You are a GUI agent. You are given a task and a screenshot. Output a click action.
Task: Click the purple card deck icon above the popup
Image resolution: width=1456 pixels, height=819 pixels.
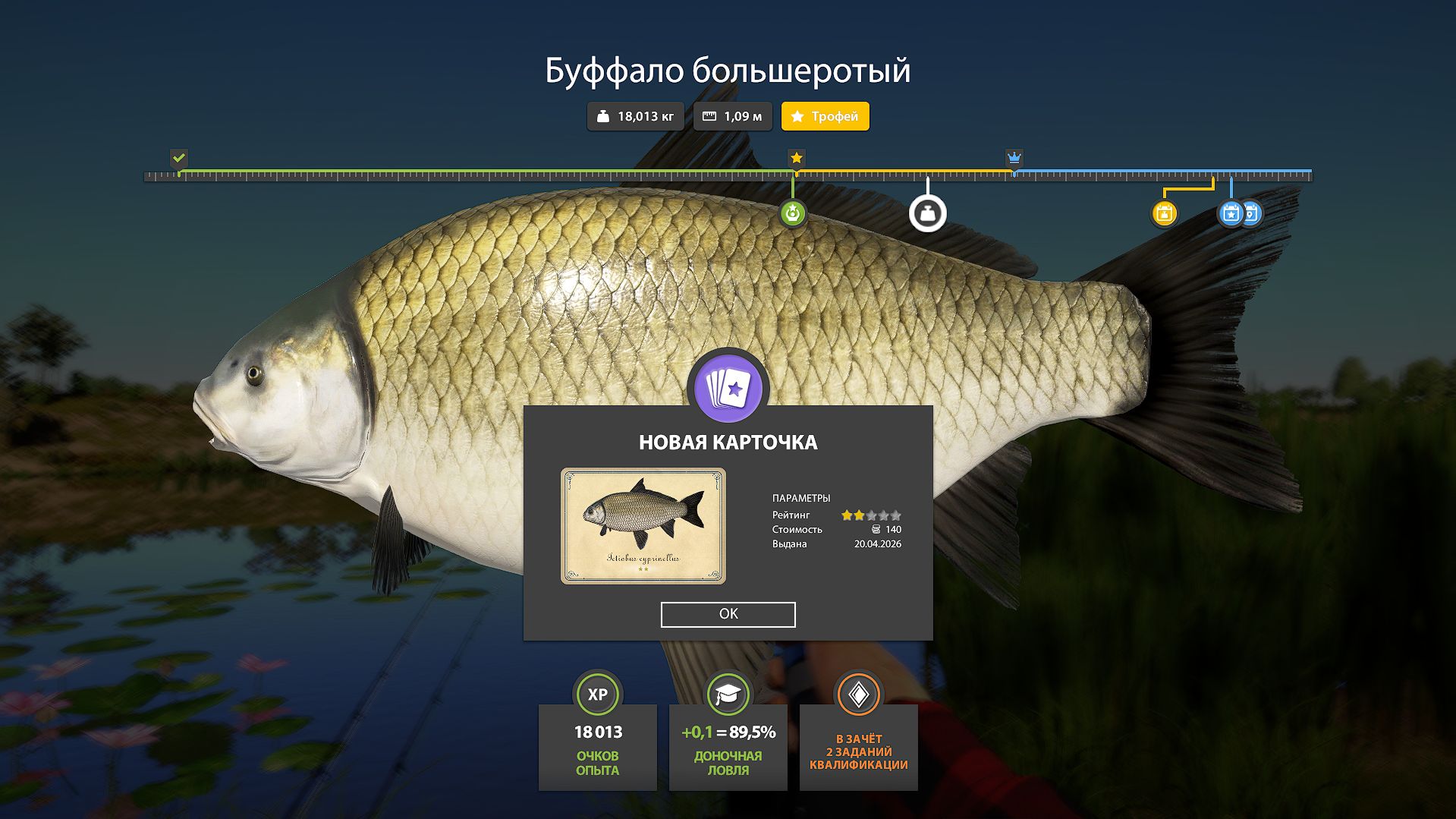(x=728, y=389)
